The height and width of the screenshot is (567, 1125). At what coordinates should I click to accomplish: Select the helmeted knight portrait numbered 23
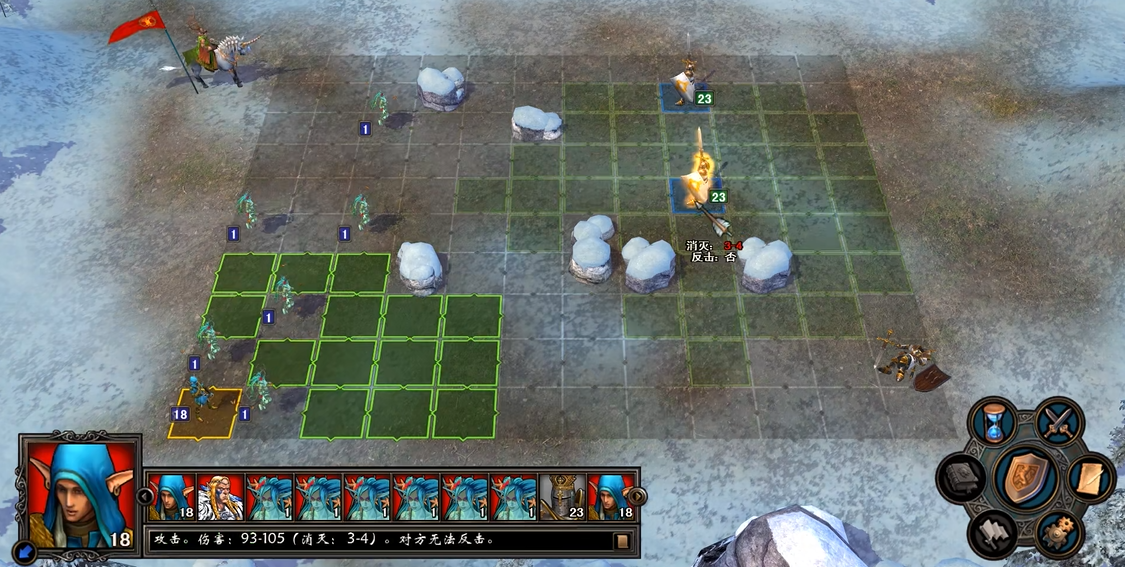coord(563,497)
